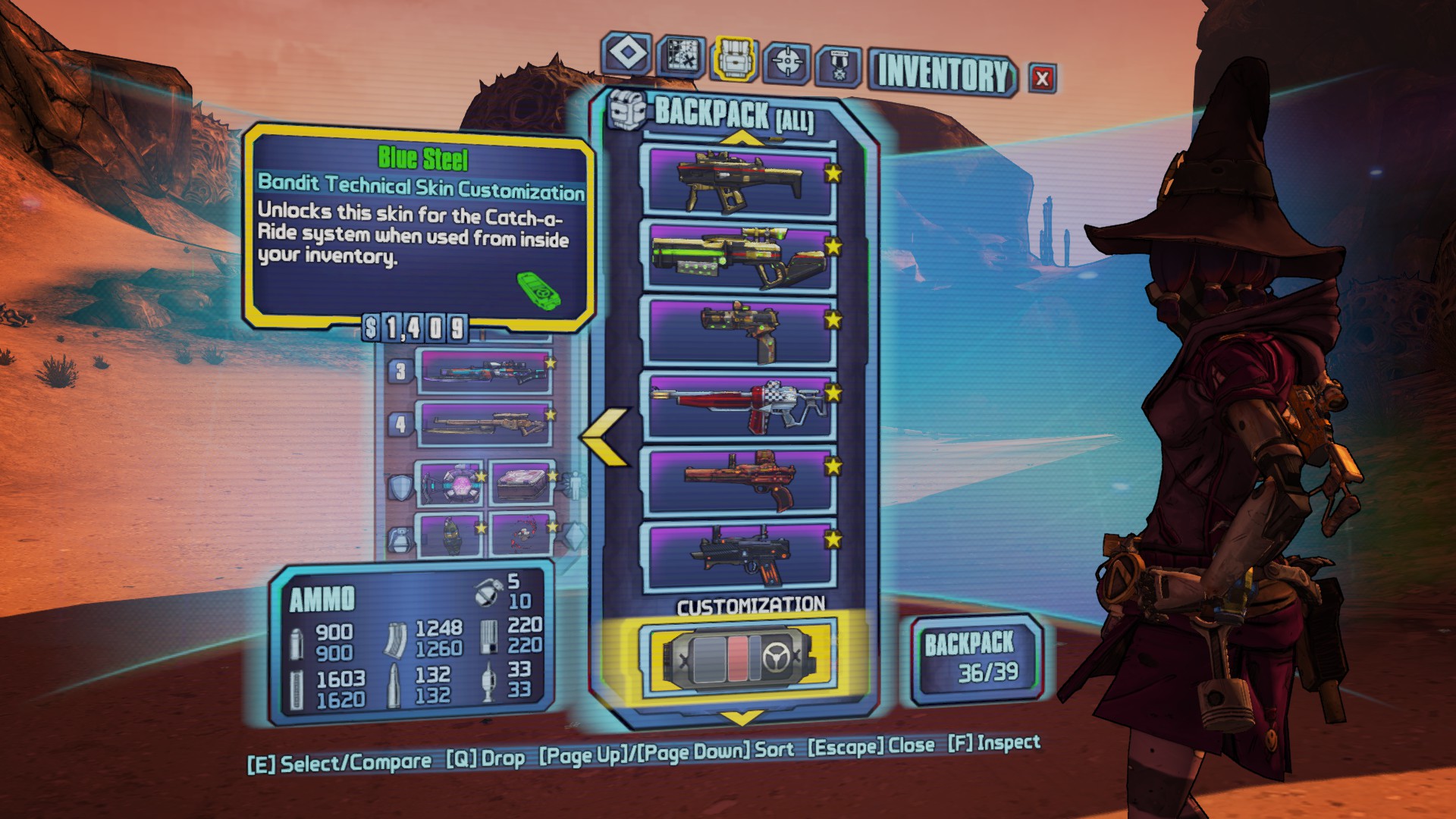The image size is (1456, 819).
Task: Show the Badass Rank medal tab
Action: coord(839,66)
